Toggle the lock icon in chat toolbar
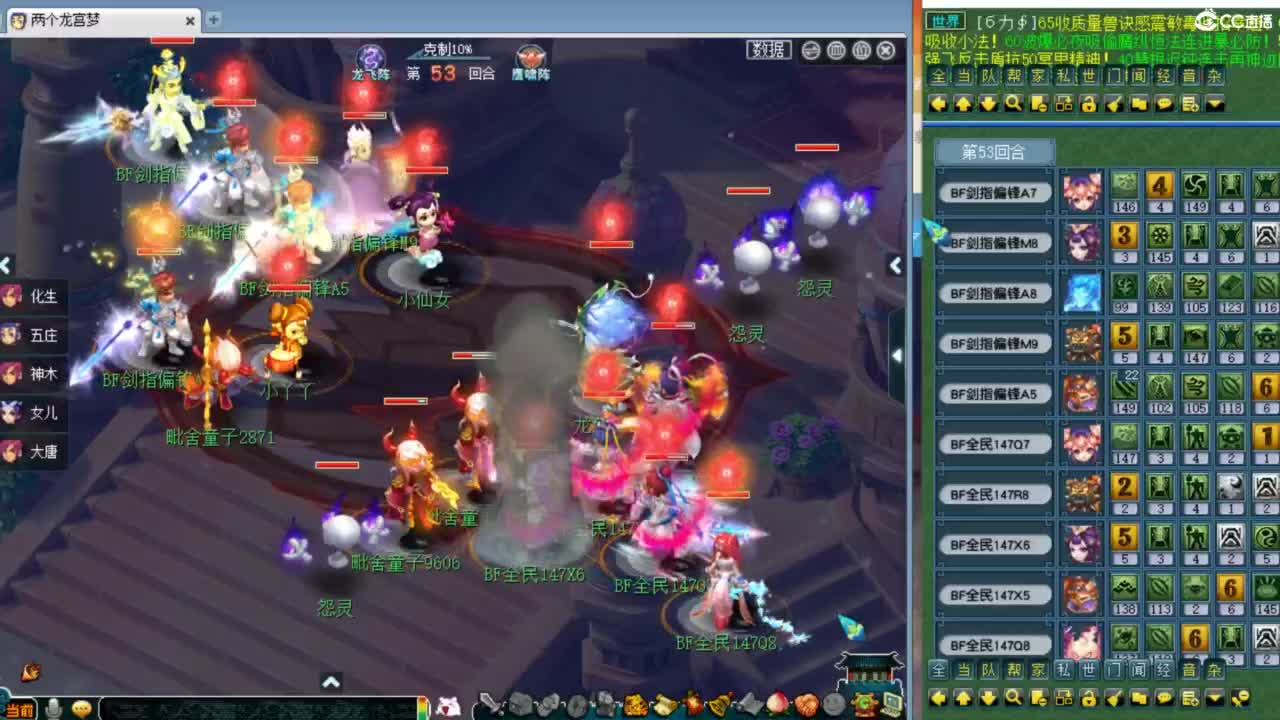The image size is (1280, 720). [x=1088, y=103]
